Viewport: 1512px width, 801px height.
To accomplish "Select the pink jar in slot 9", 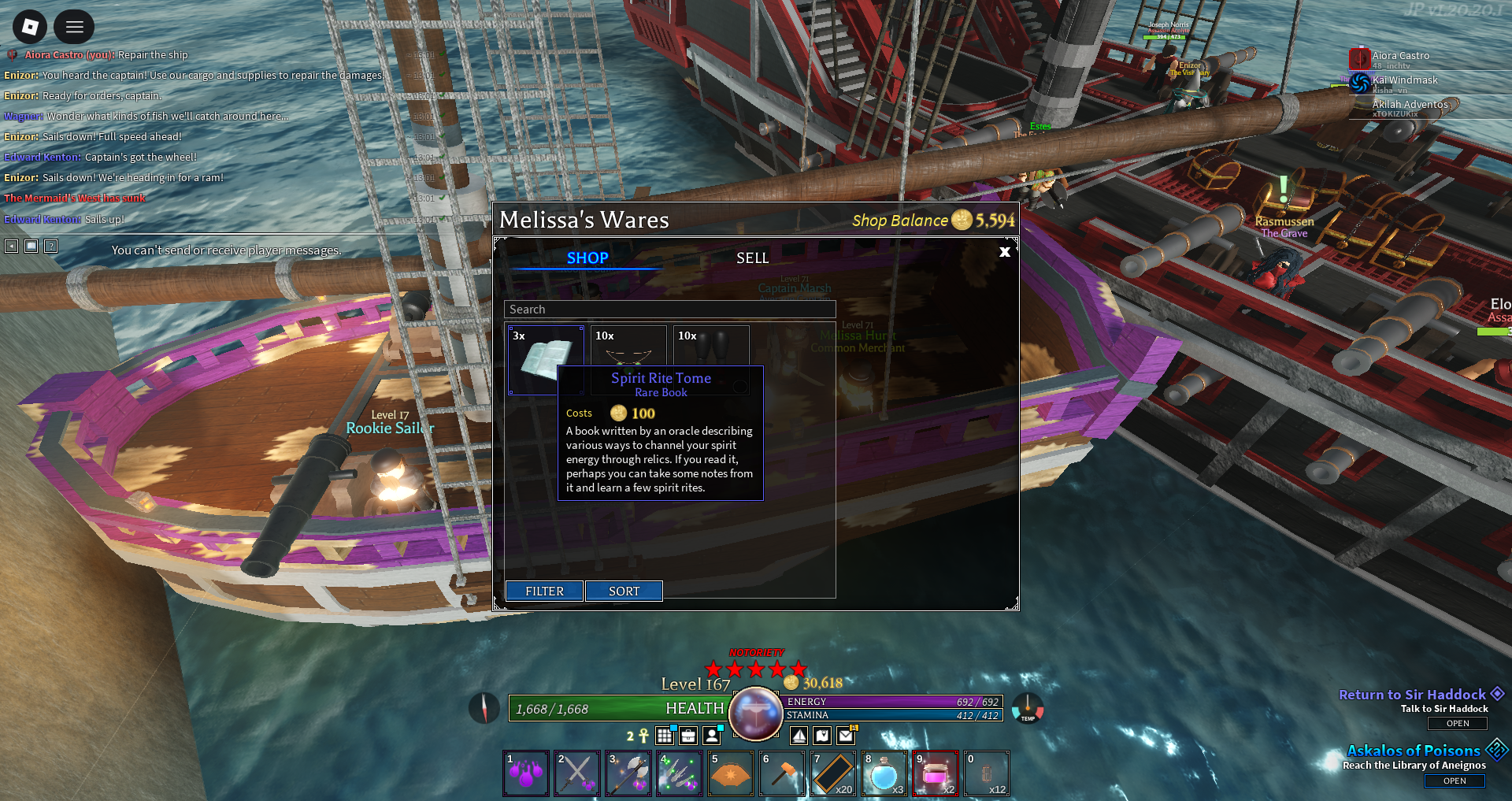I will point(936,773).
